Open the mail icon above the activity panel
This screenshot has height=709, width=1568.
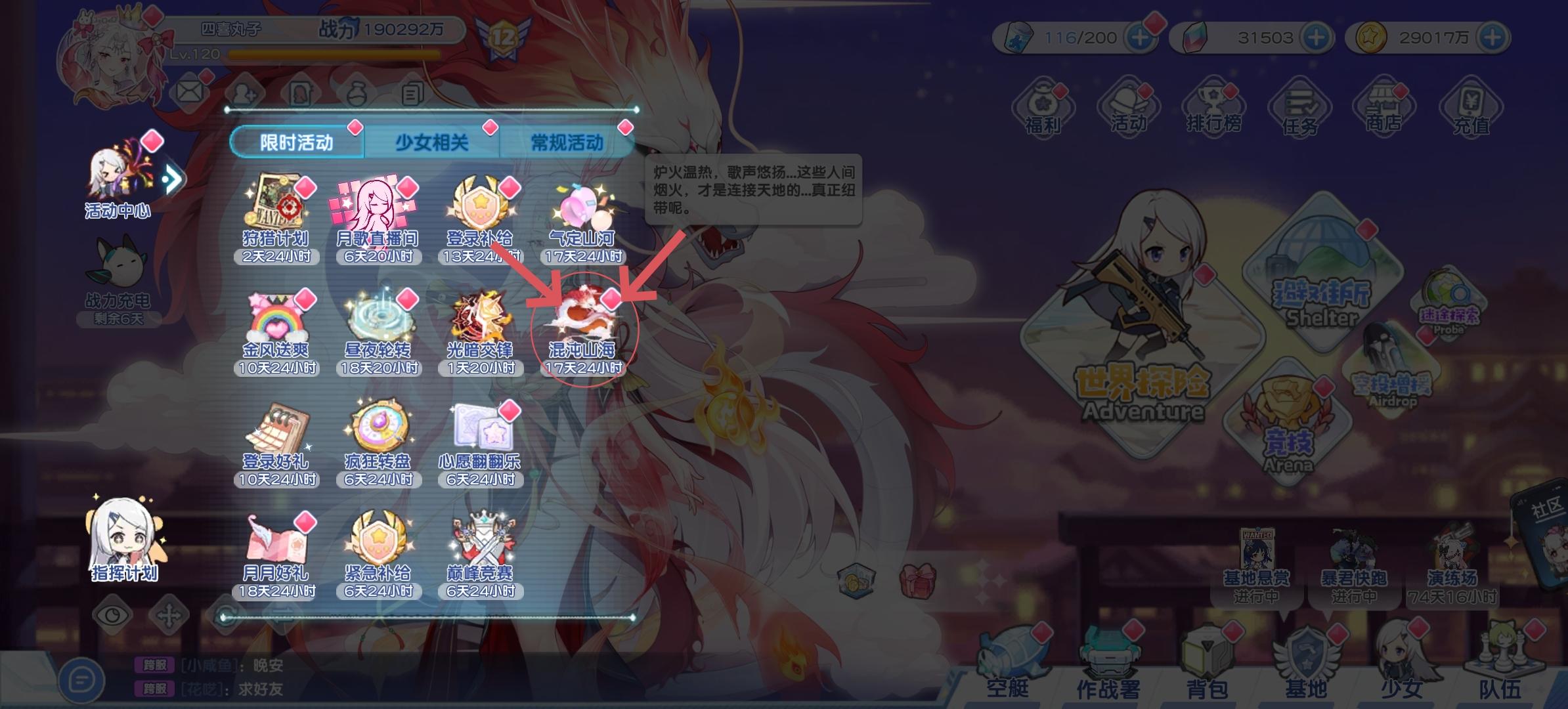[x=188, y=91]
